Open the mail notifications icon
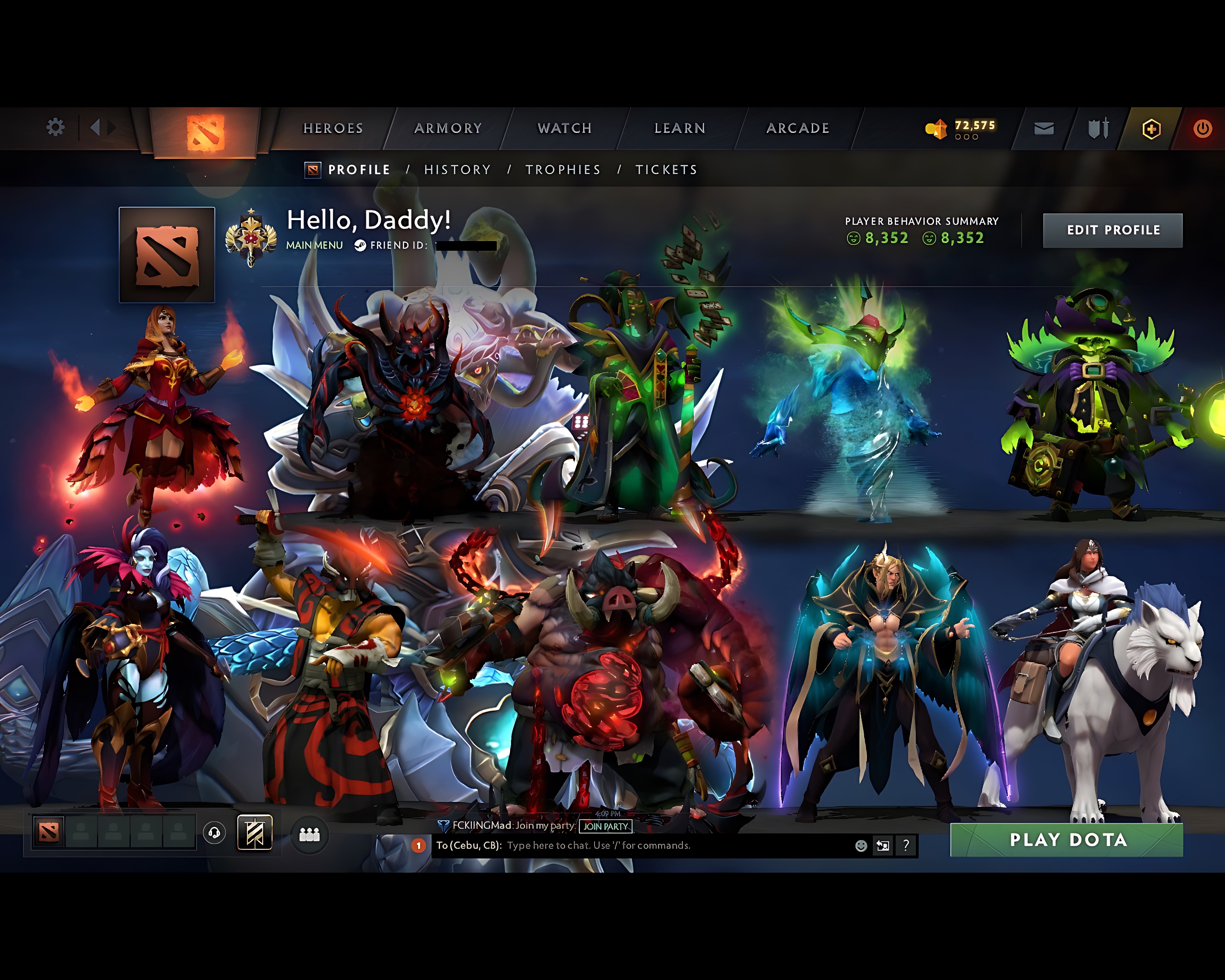Screen dimensions: 1225x980 point(1044,128)
